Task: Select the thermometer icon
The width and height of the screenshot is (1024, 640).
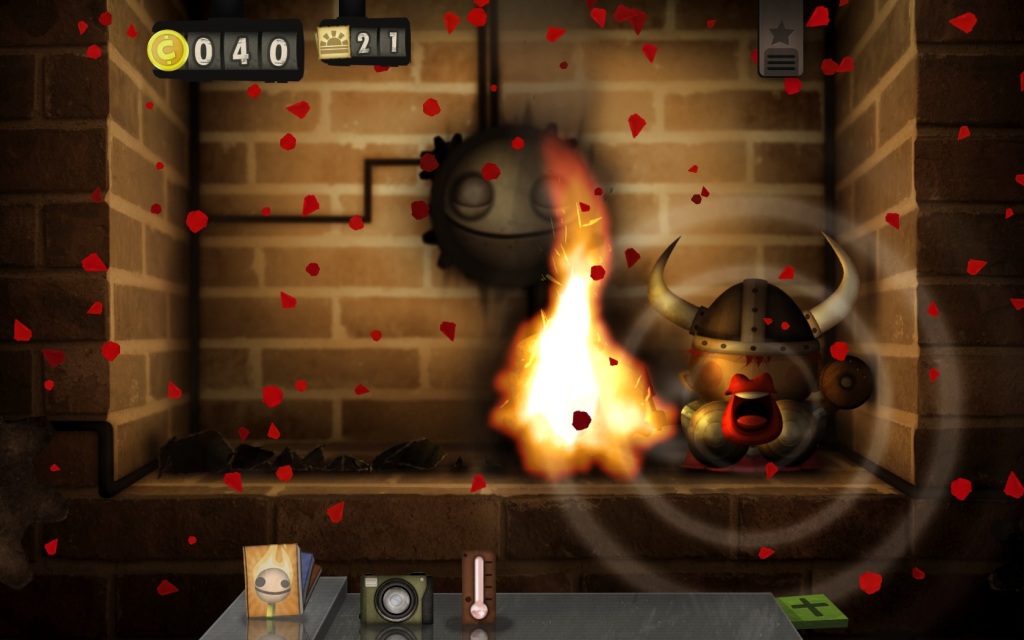Action: click(x=479, y=588)
